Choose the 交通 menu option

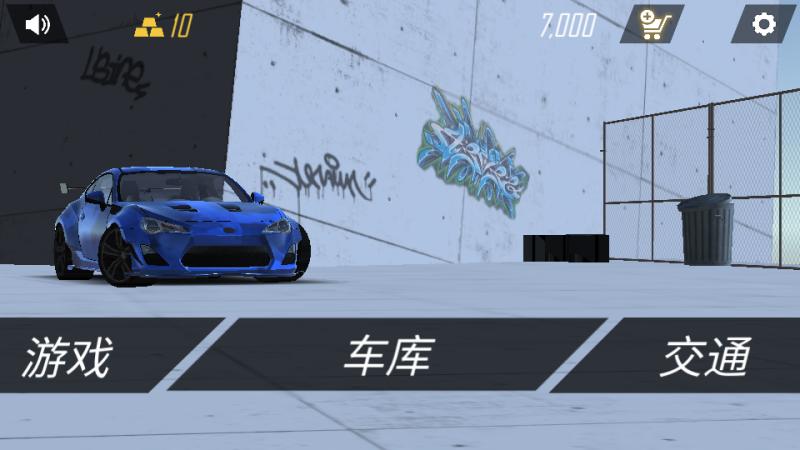pyautogui.click(x=705, y=356)
